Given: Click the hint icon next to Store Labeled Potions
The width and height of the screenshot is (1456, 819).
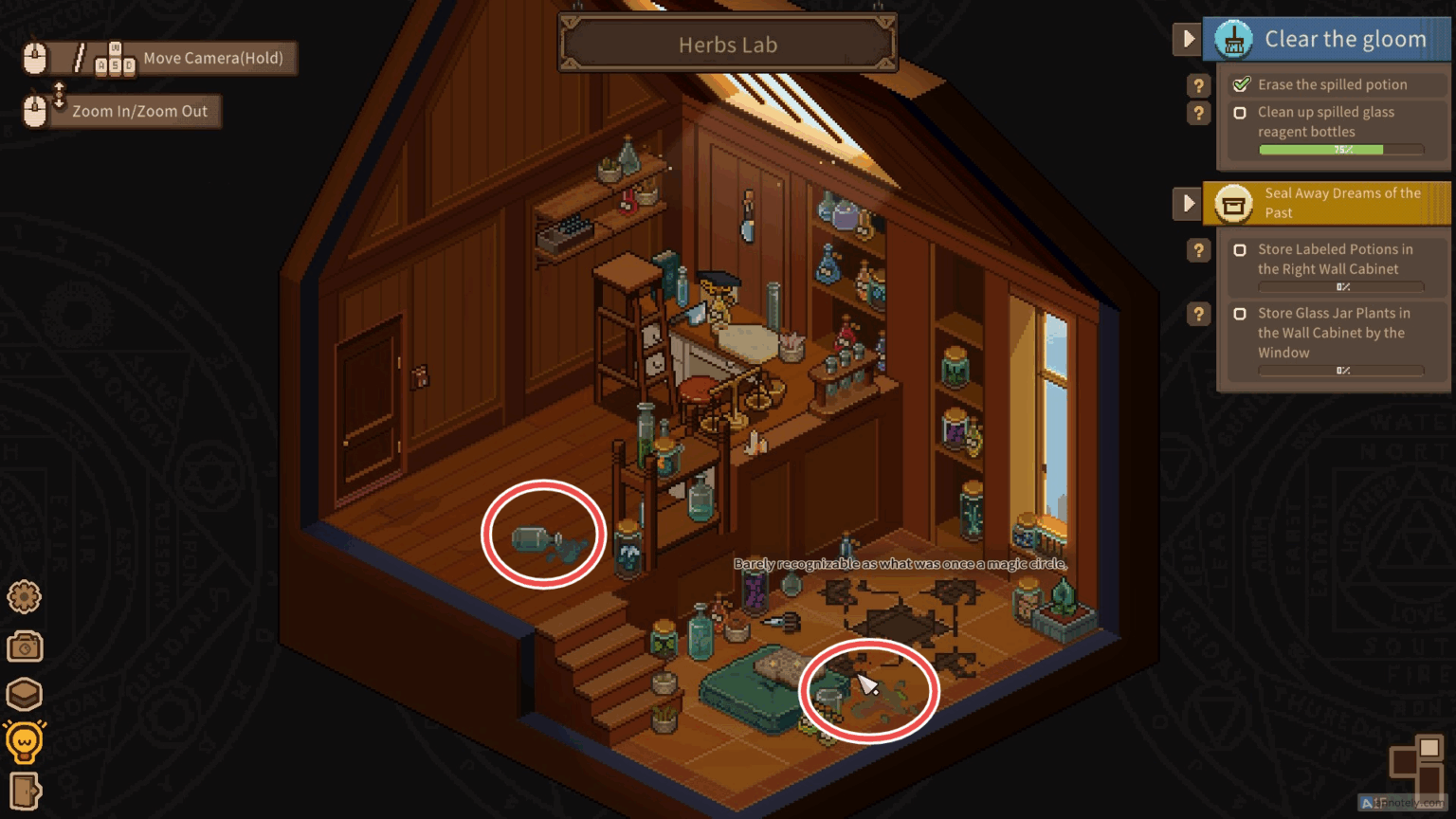Looking at the screenshot, I should tap(1198, 250).
